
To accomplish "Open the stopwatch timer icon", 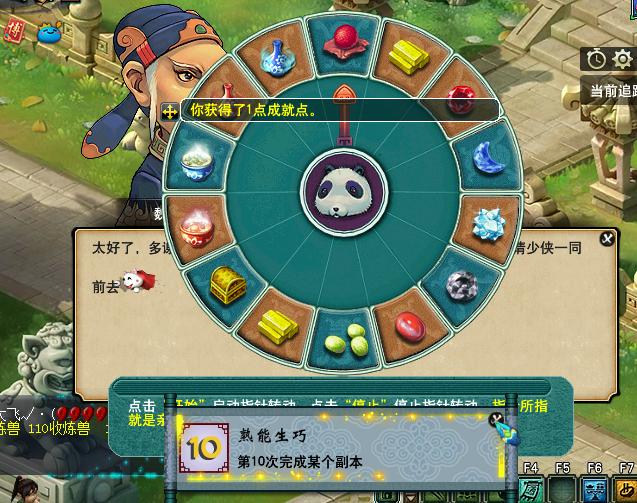I will click(596, 59).
